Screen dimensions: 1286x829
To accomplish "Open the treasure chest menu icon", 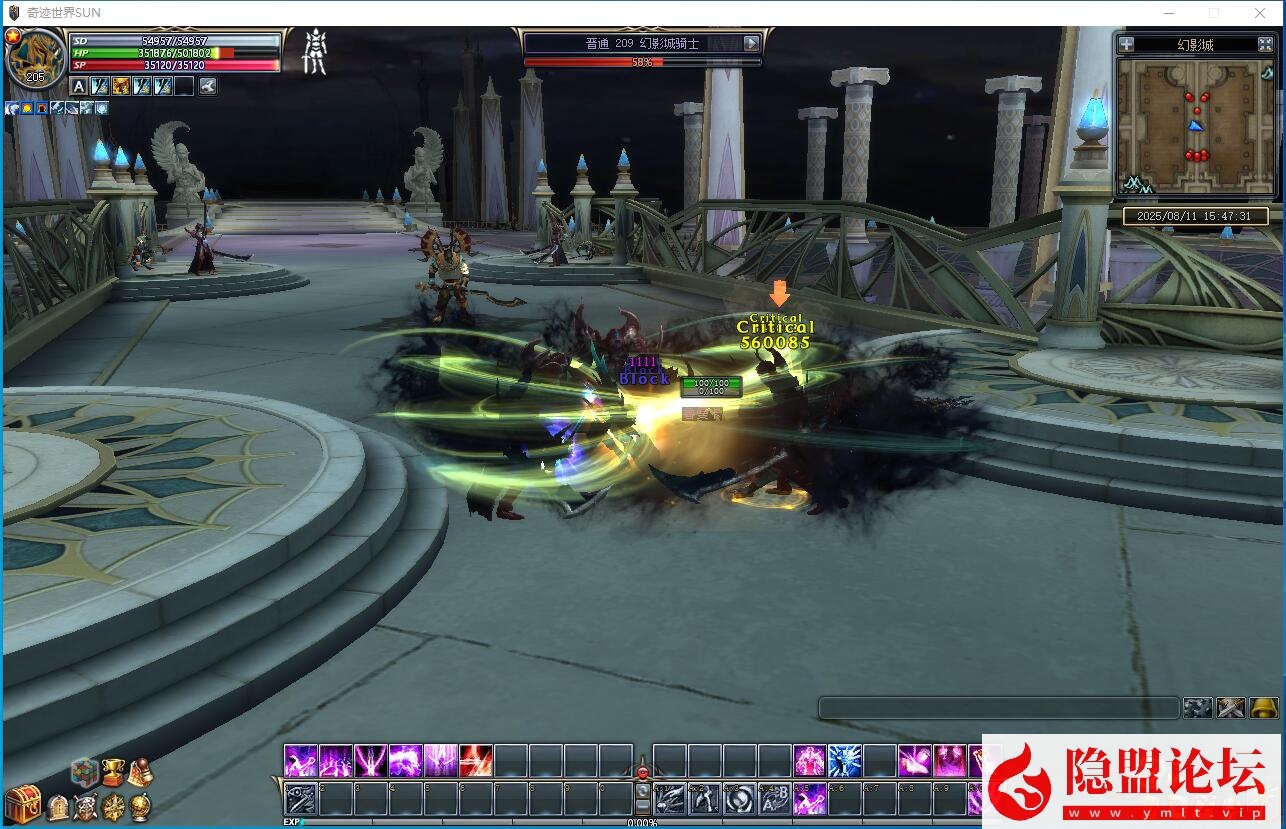I will tap(22, 804).
